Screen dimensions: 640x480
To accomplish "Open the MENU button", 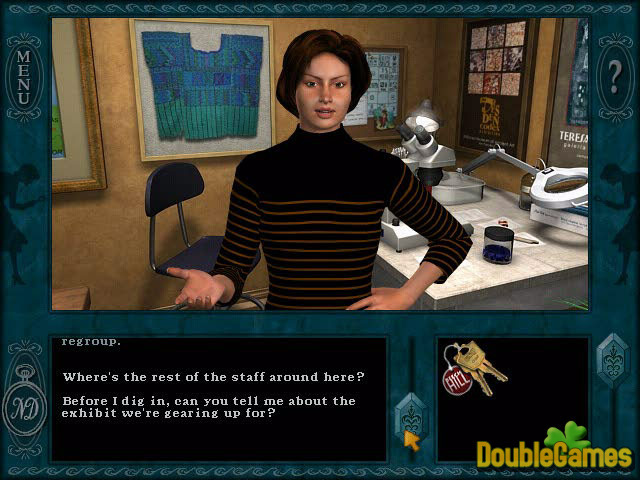I will click(x=25, y=78).
